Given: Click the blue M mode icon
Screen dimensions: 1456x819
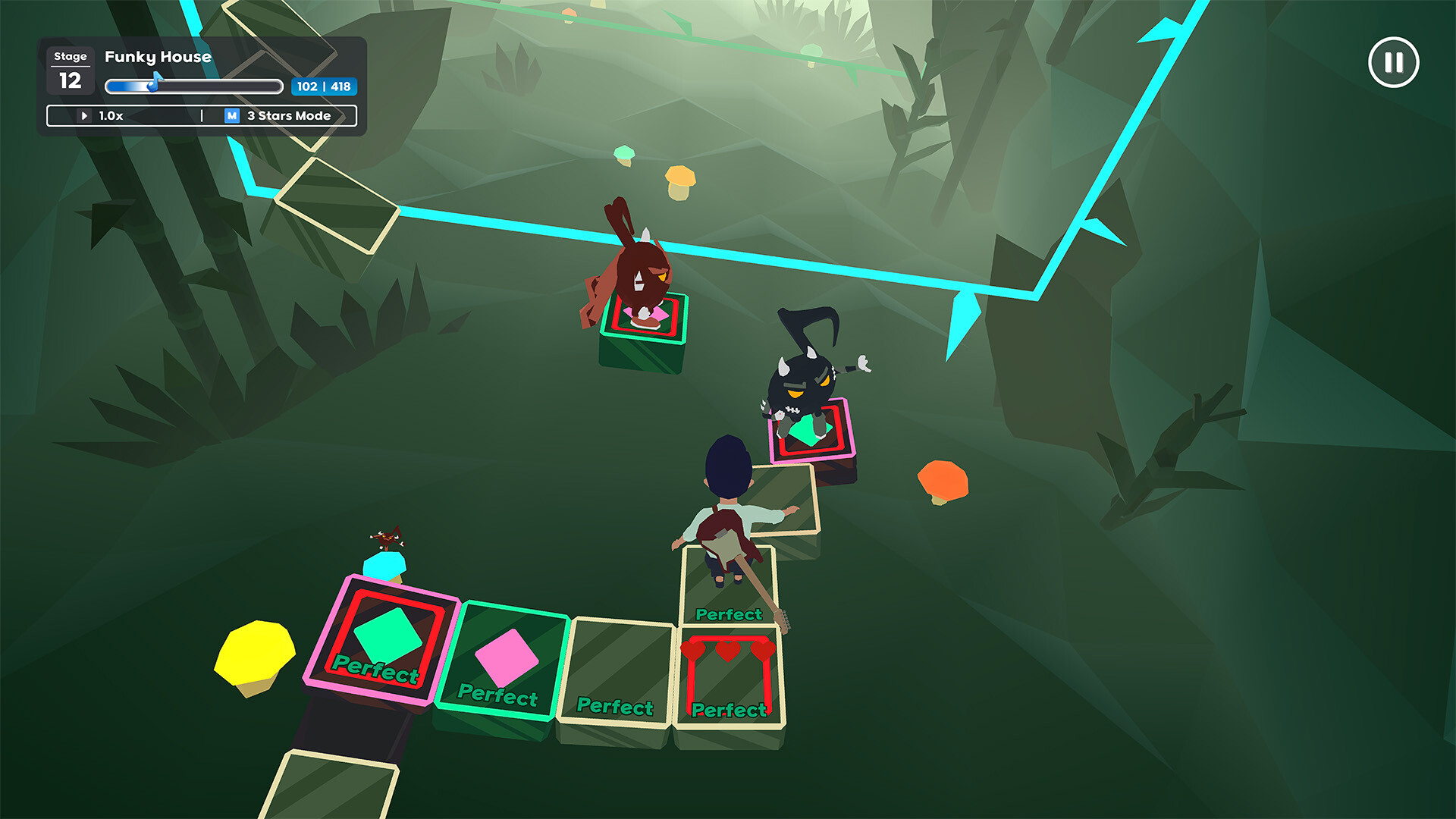Looking at the screenshot, I should (x=231, y=115).
